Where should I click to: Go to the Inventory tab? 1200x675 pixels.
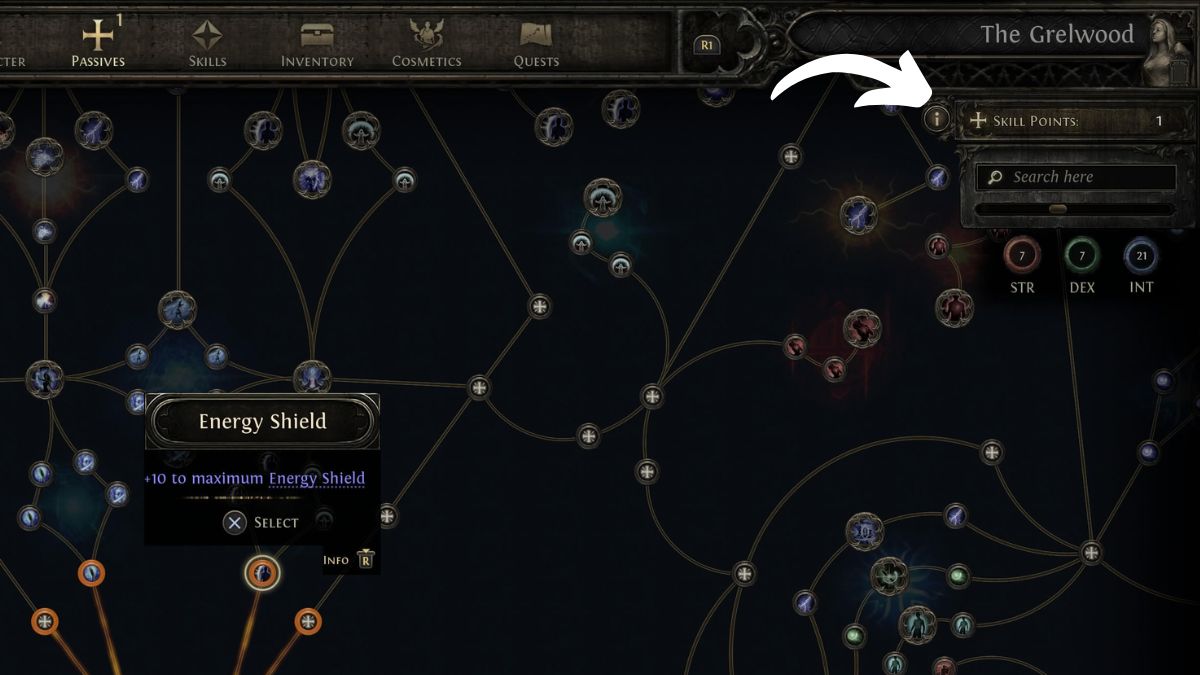pos(317,43)
